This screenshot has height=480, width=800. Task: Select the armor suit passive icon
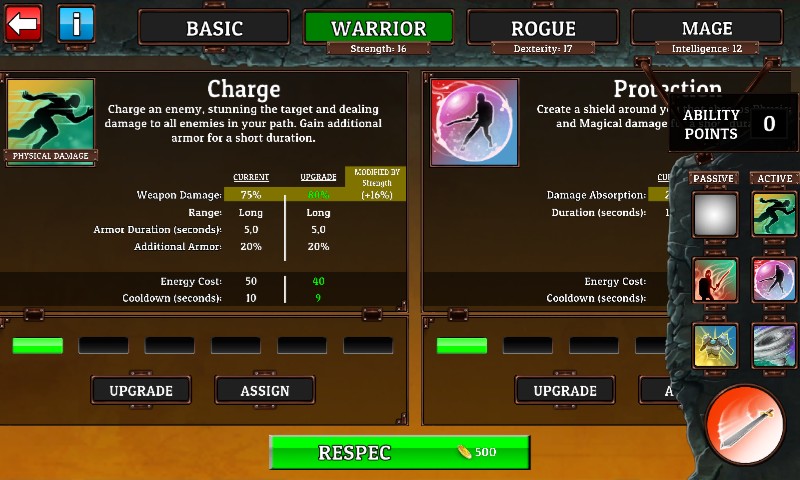715,345
